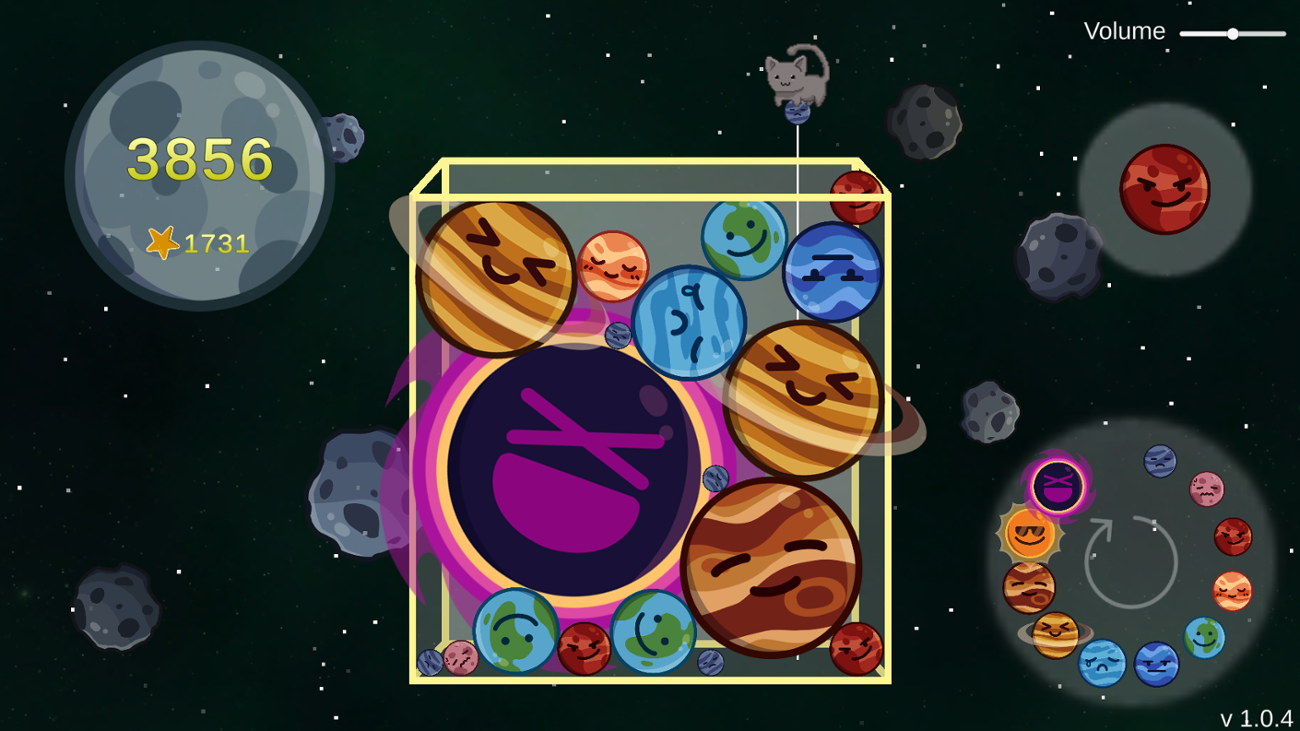1300x731 pixels.
Task: Click the small gray moon atop the progression ring
Action: coord(1159,461)
